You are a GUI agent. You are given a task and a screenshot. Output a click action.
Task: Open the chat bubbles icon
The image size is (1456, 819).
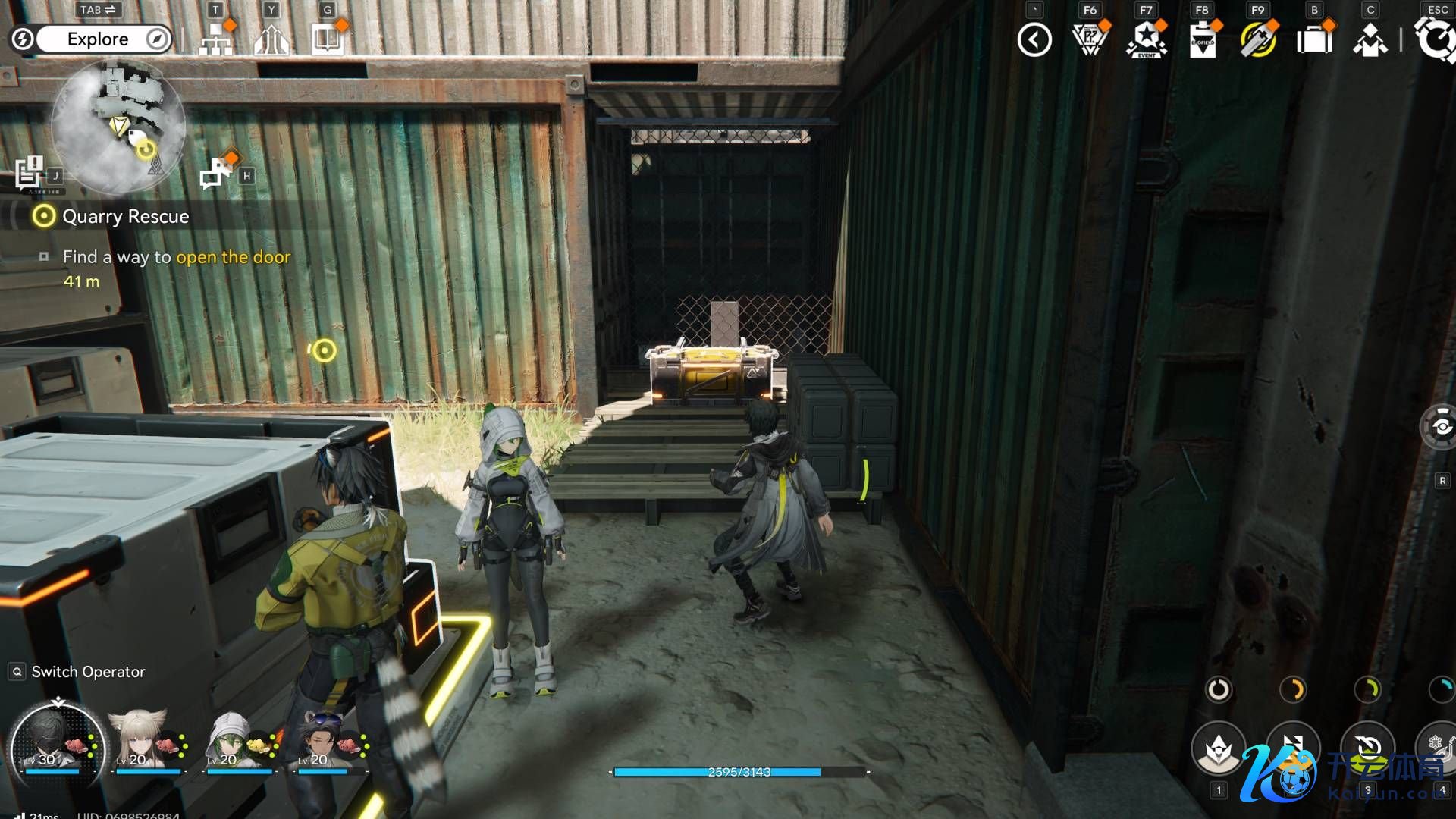coord(217,173)
